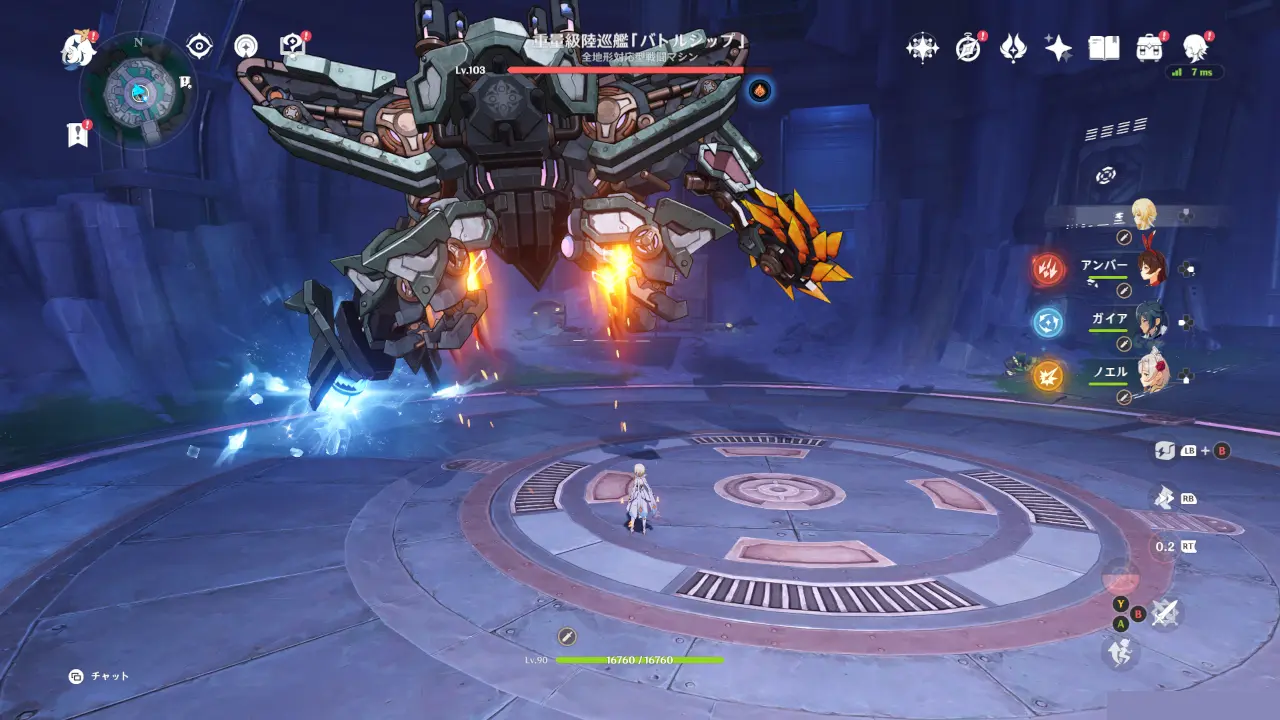Open the chat (チャット) box
This screenshot has height=720, width=1280.
tap(100, 676)
